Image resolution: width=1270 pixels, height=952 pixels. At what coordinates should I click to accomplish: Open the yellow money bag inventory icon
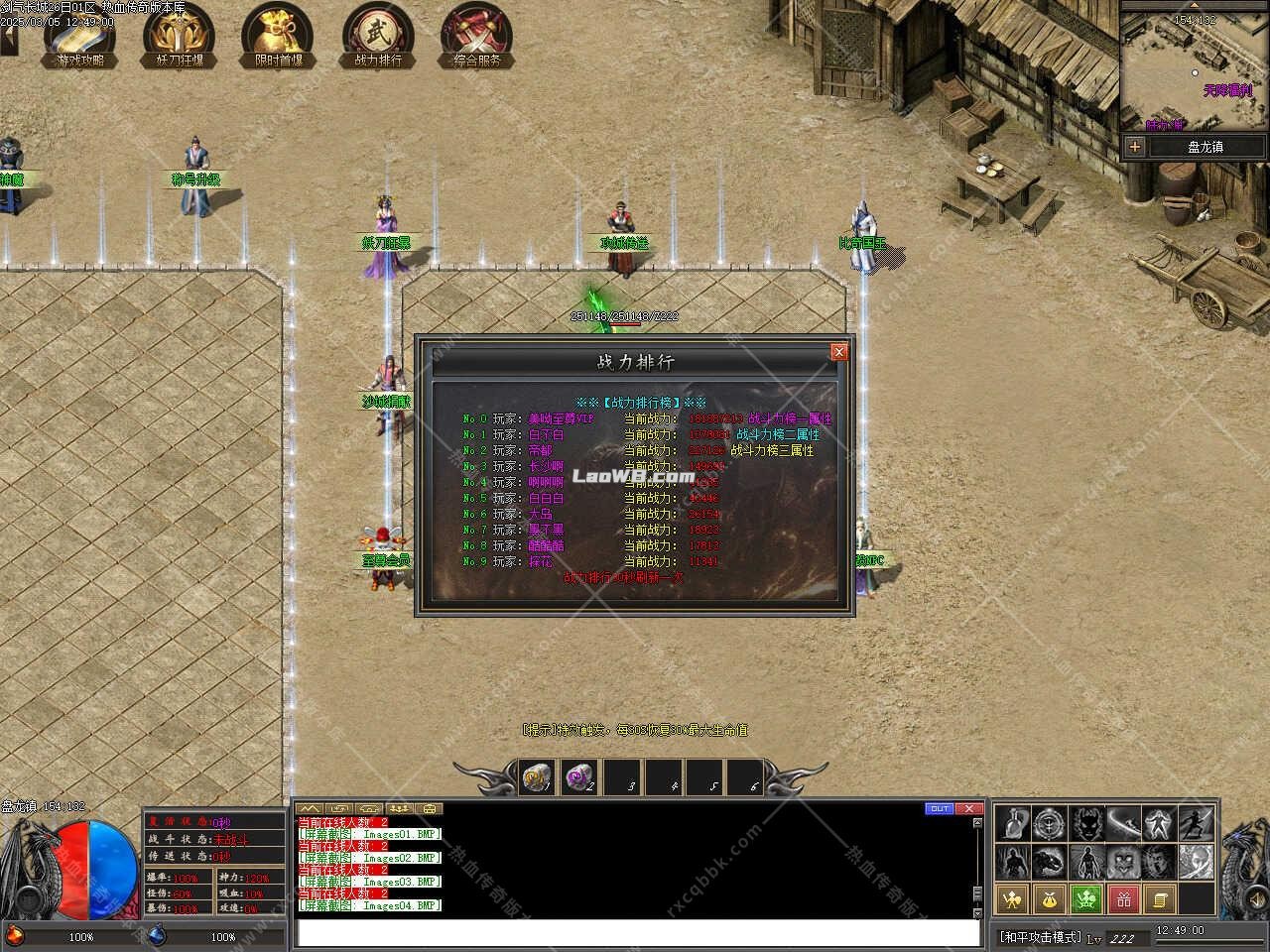pos(1049,899)
